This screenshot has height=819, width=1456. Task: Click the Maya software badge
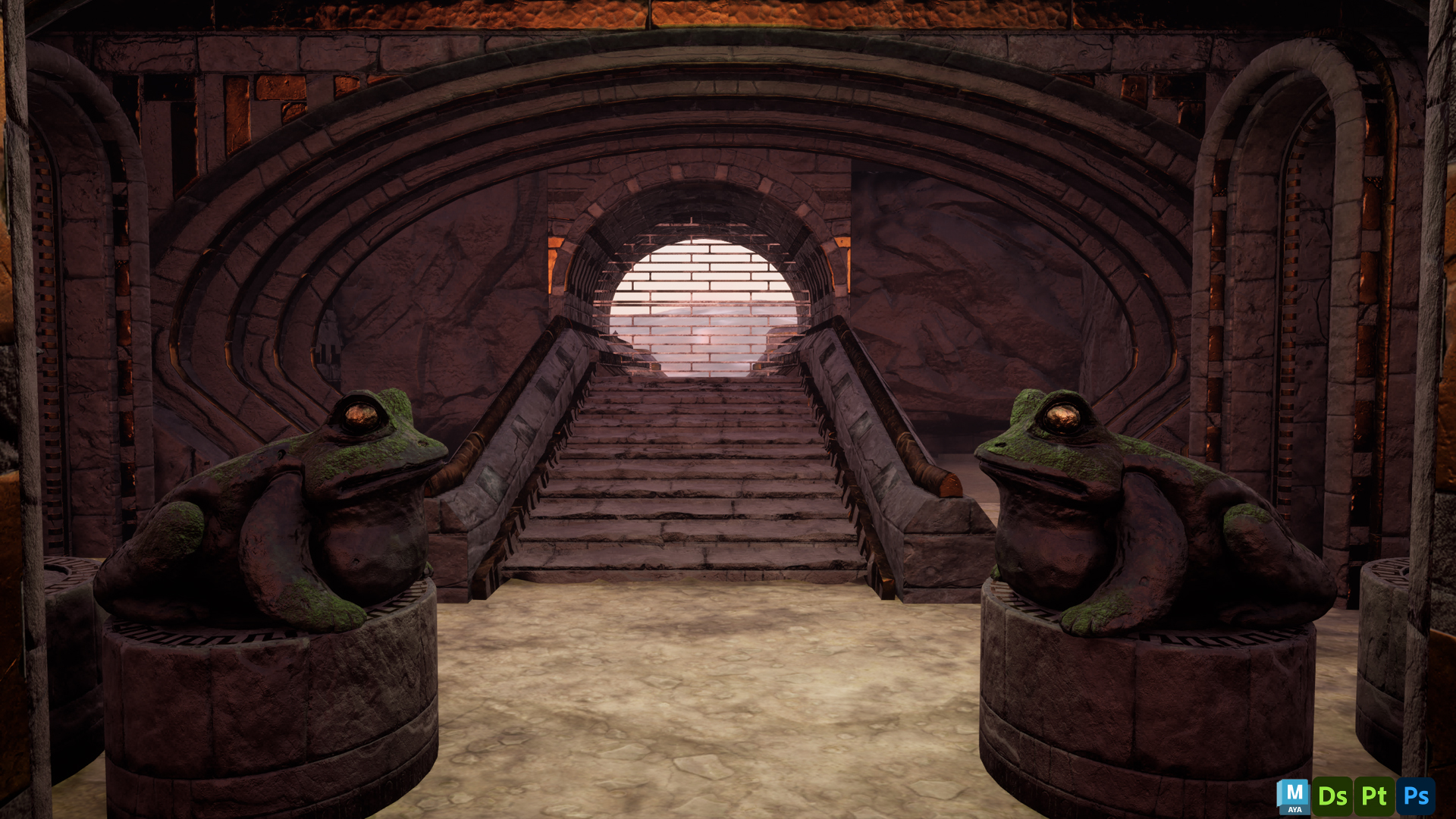(x=1293, y=796)
